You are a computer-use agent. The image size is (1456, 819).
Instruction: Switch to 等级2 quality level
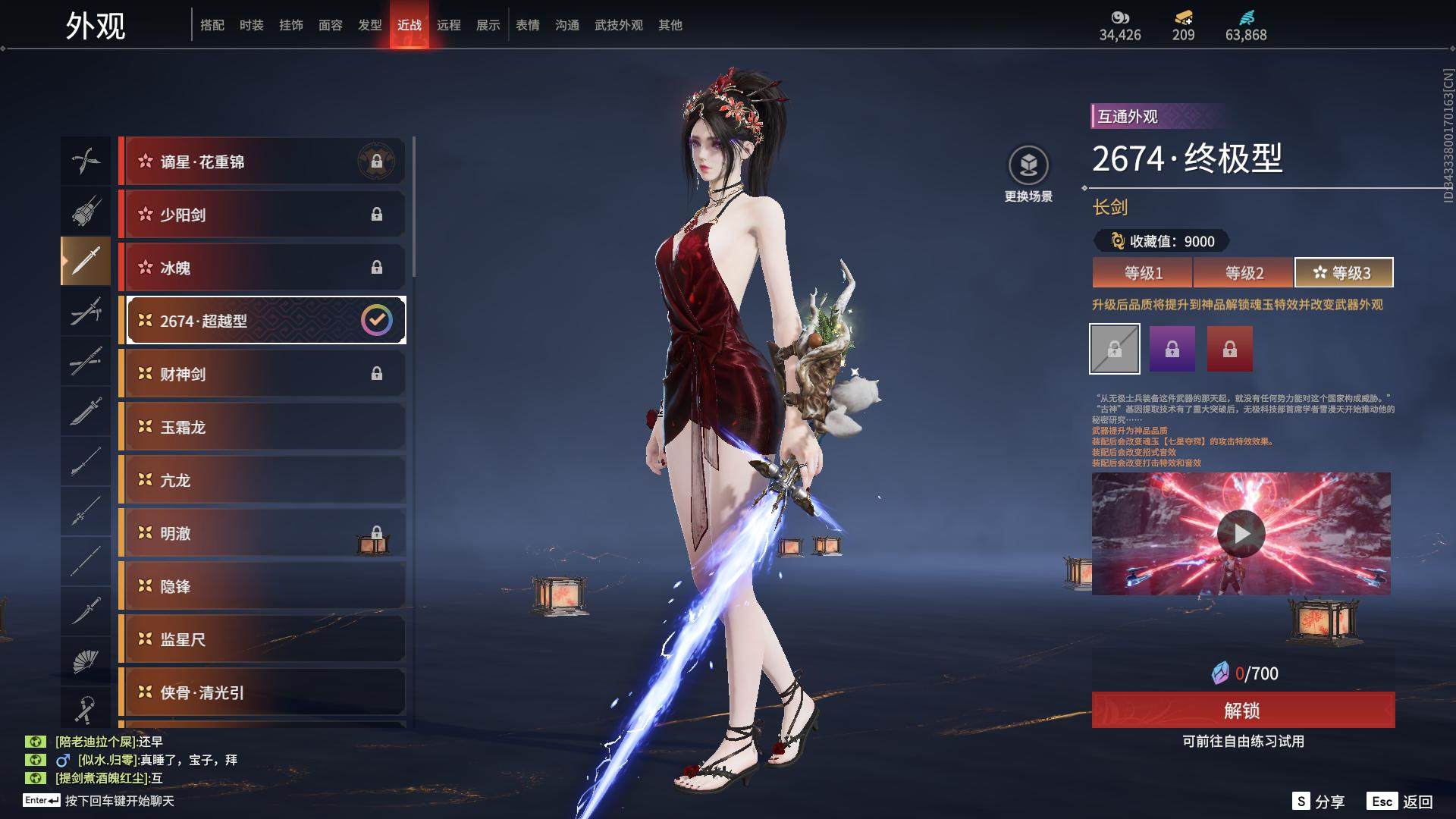pyautogui.click(x=1244, y=273)
